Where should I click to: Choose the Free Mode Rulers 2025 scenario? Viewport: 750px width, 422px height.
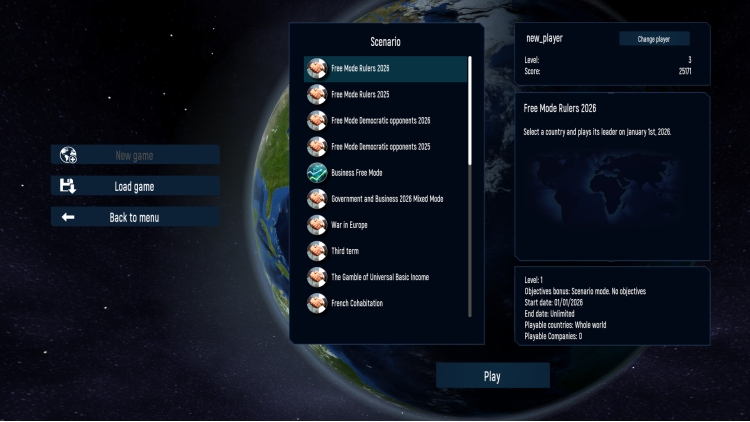click(x=385, y=95)
